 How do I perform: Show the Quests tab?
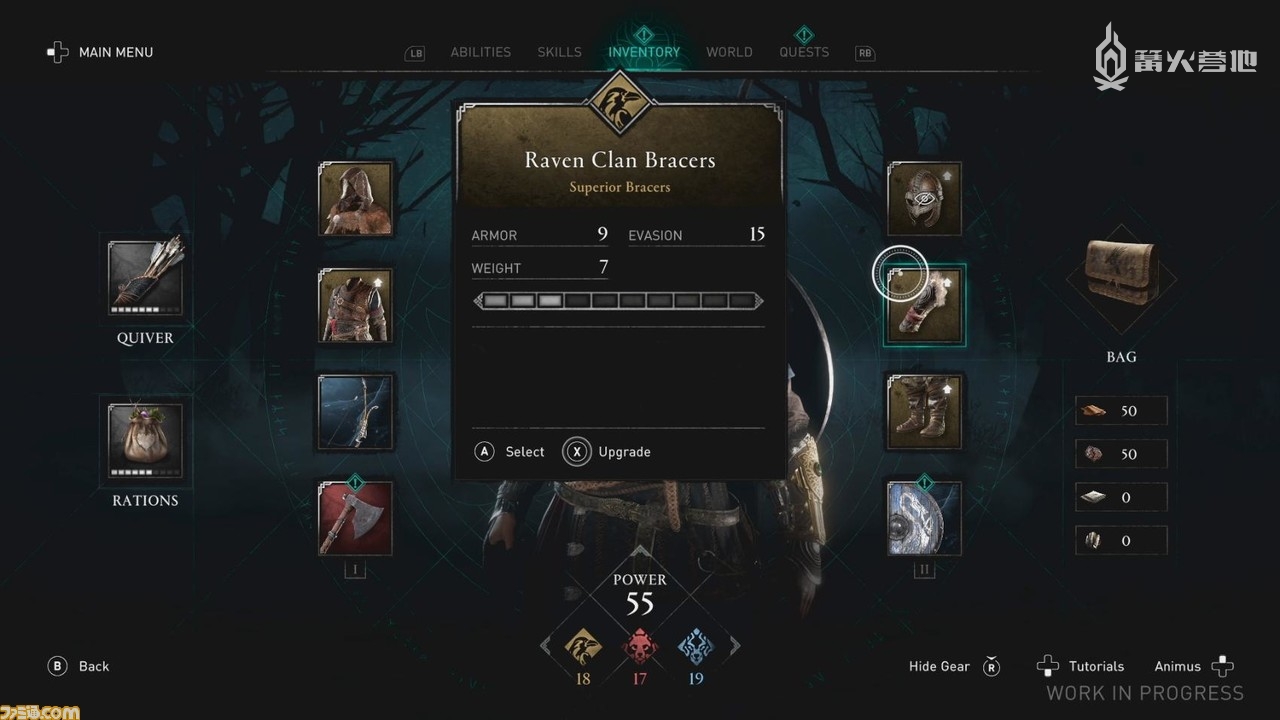tap(804, 52)
